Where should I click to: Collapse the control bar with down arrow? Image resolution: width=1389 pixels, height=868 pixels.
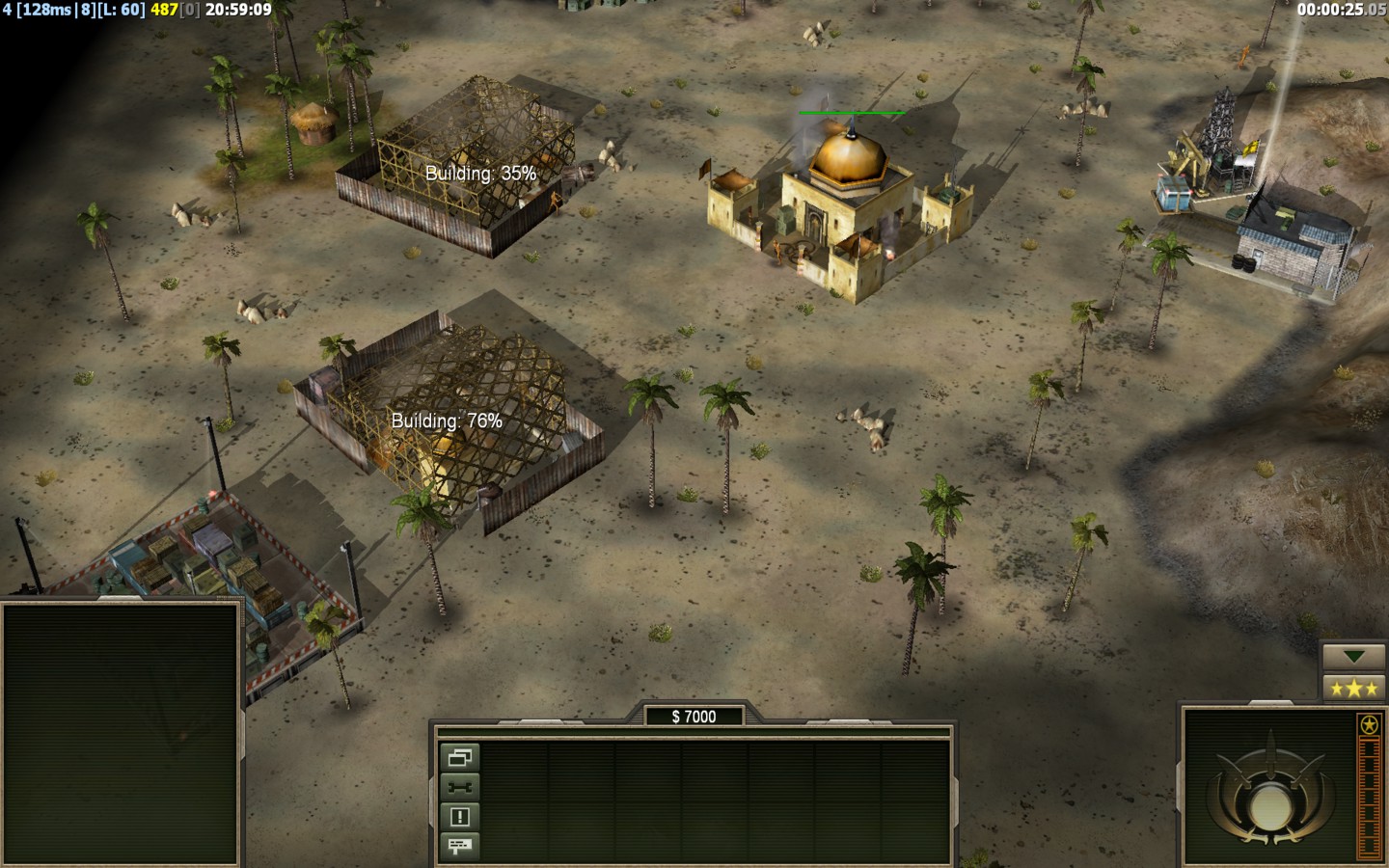1353,657
